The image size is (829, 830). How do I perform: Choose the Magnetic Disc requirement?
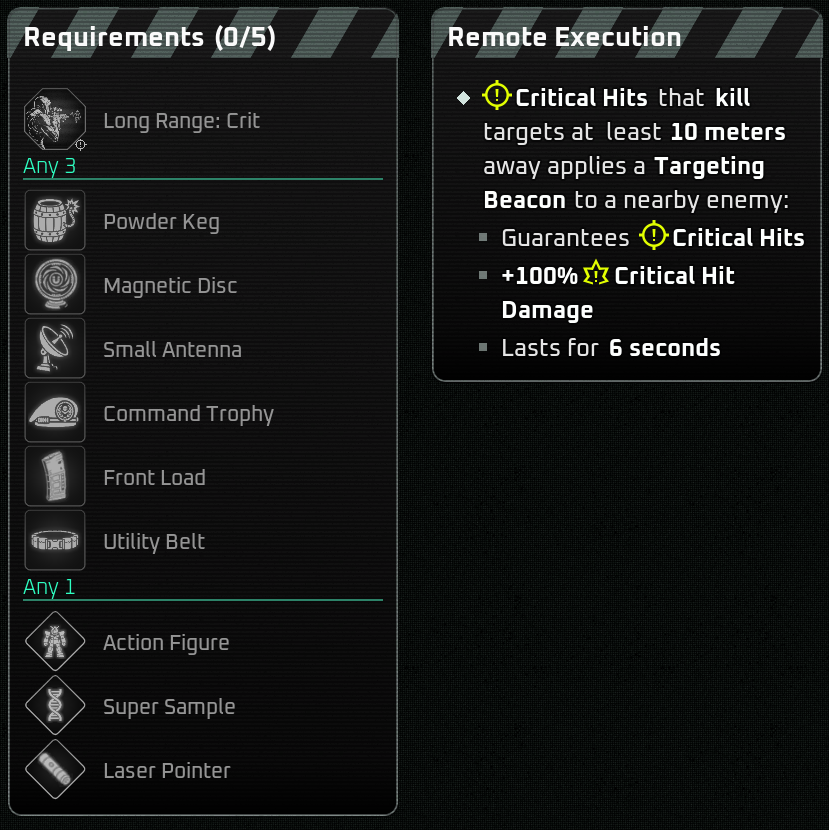pos(170,286)
